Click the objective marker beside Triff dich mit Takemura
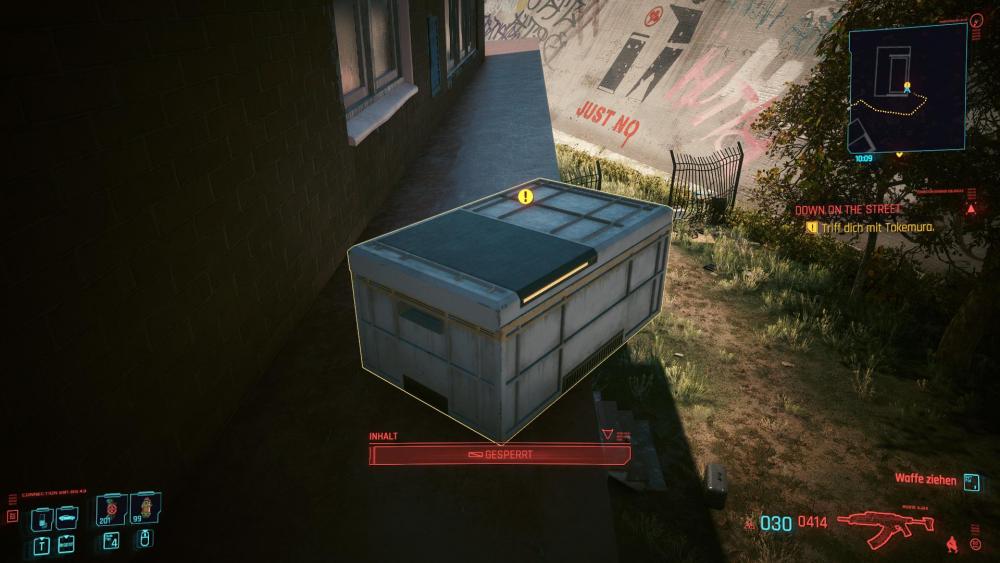Image resolution: width=1000 pixels, height=563 pixels. 812,228
